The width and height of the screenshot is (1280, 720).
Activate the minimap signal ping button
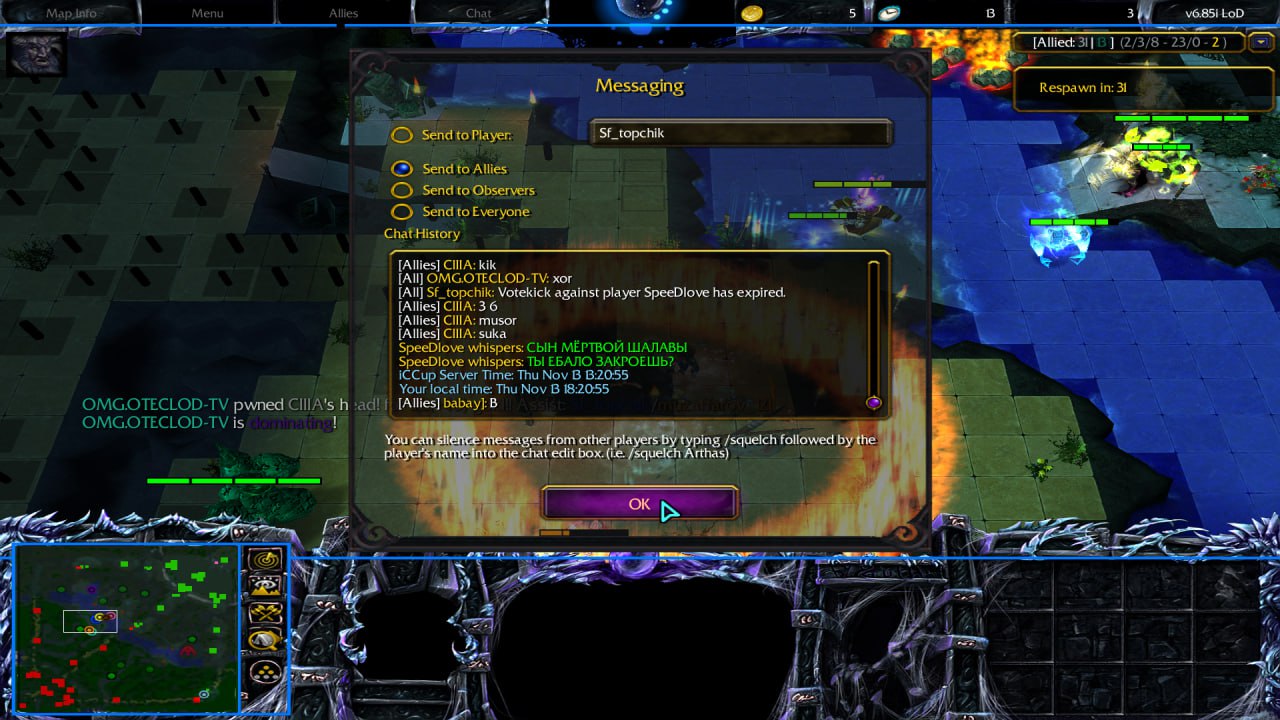point(265,561)
